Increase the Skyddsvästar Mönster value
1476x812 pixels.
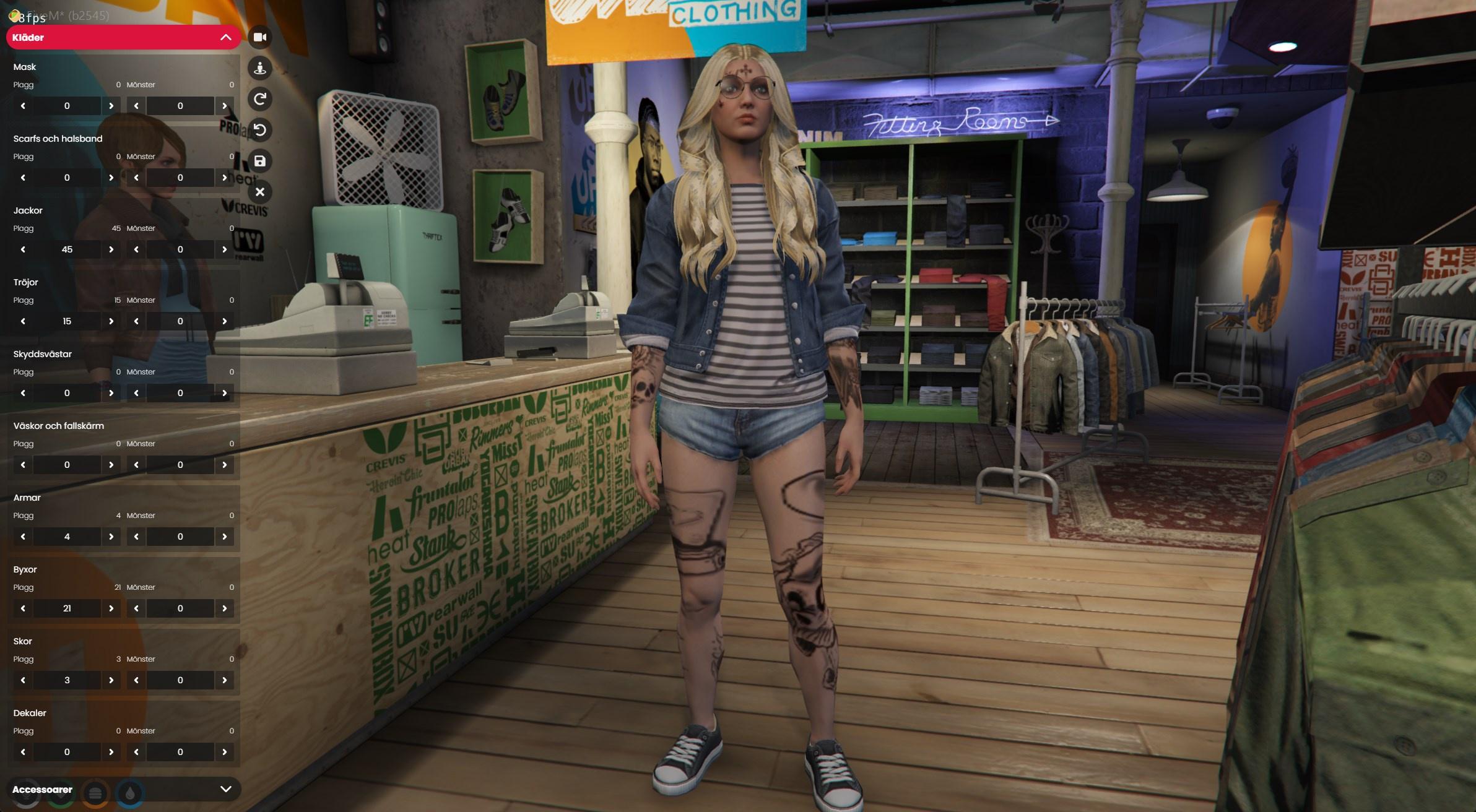pyautogui.click(x=224, y=393)
